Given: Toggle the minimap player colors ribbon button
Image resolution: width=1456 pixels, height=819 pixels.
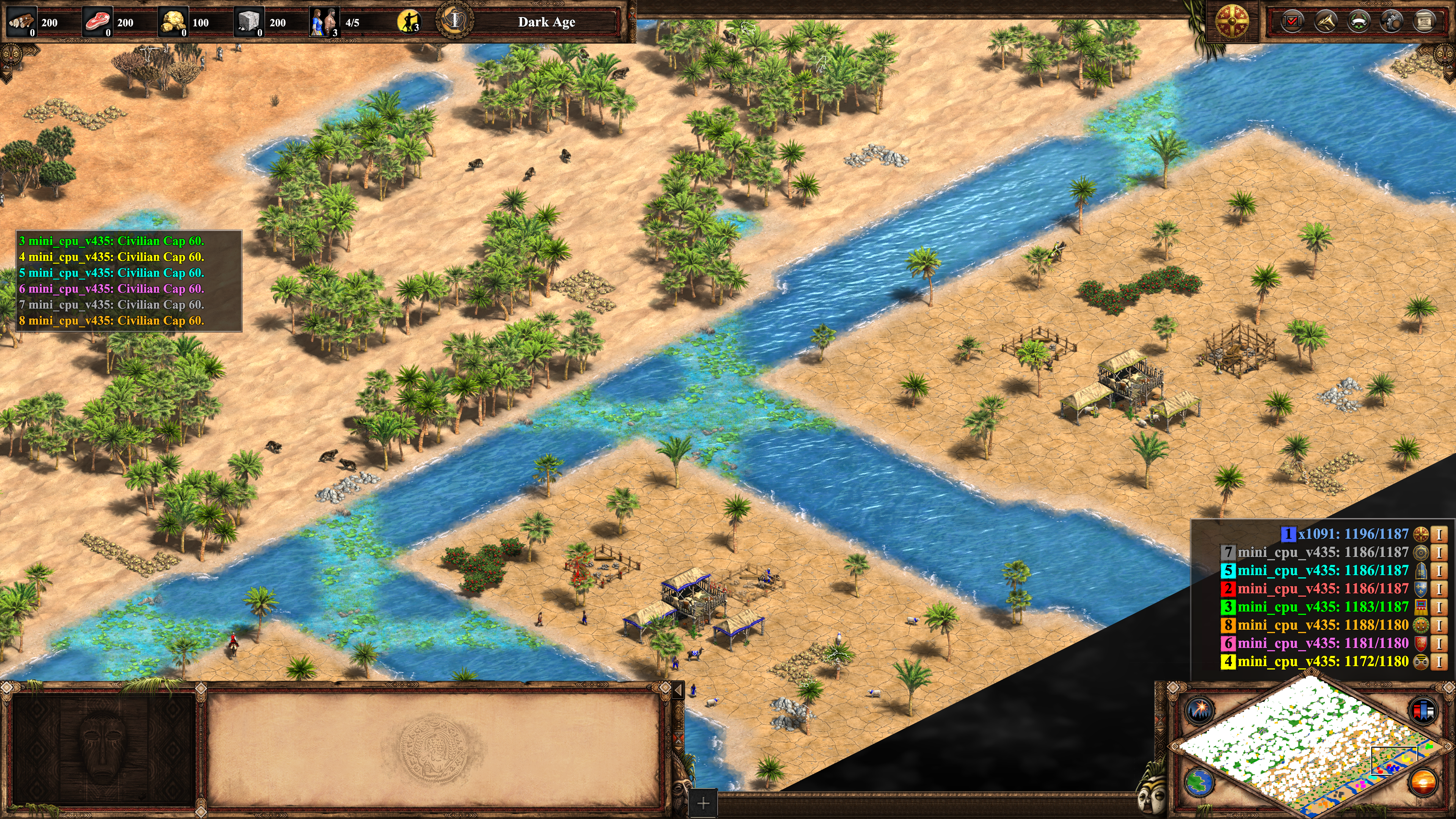Looking at the screenshot, I should 1423,710.
